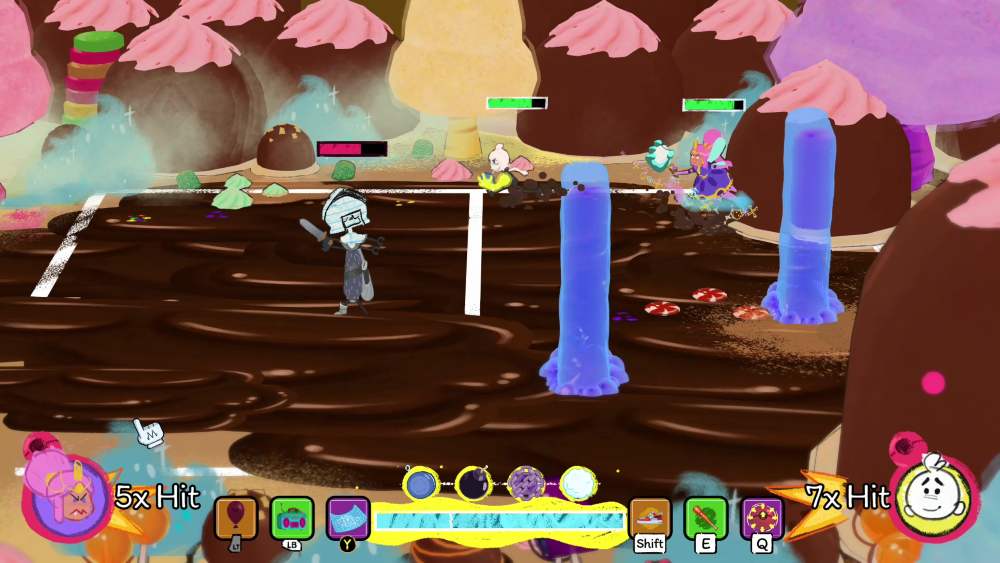The image size is (1000, 563).
Task: Choose the white snowball
Action: coord(577,484)
